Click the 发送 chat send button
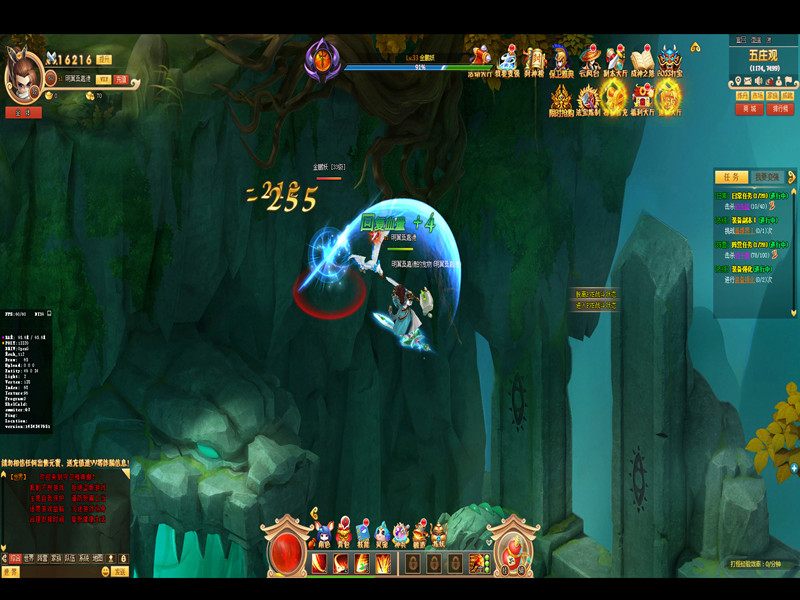Screen dimensions: 800x600 pyautogui.click(x=120, y=571)
